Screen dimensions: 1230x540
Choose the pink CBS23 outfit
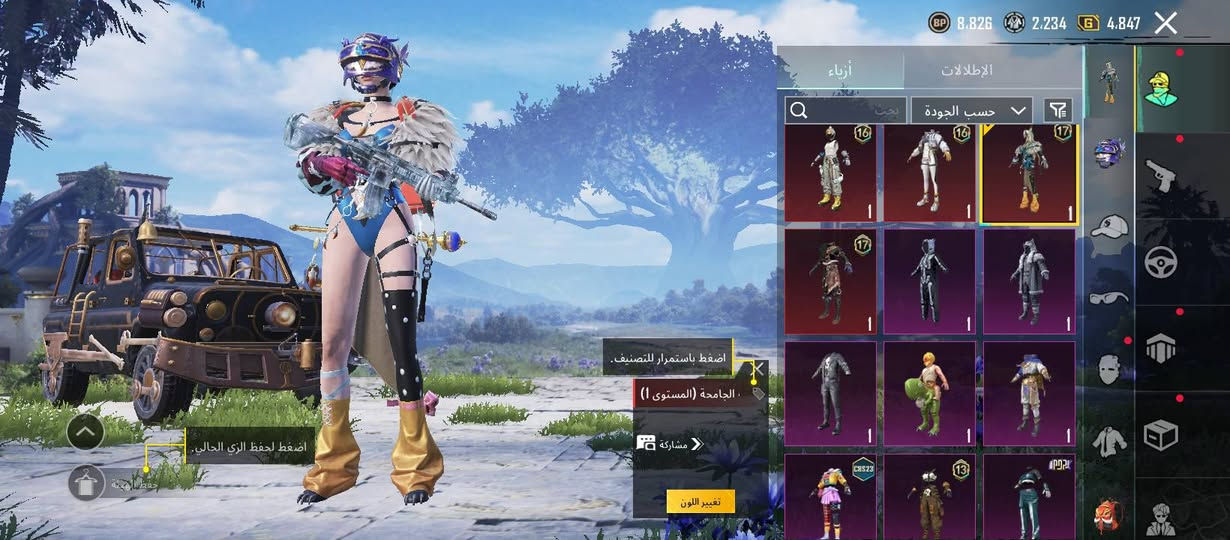[831, 497]
